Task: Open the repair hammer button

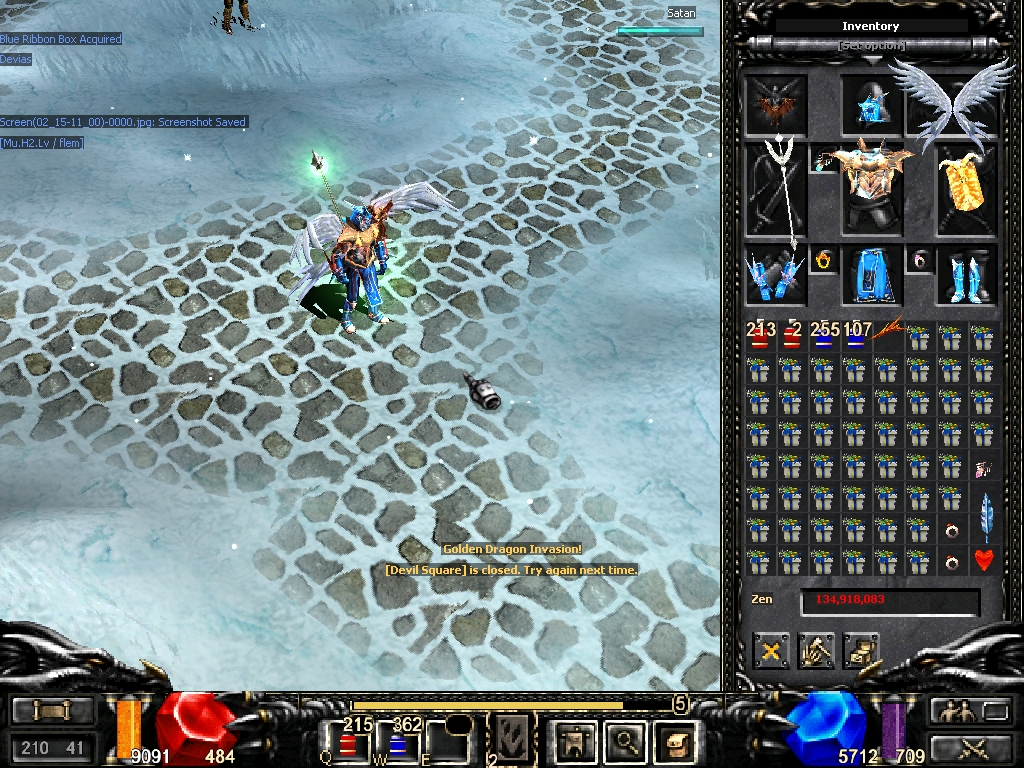Action: click(x=817, y=653)
